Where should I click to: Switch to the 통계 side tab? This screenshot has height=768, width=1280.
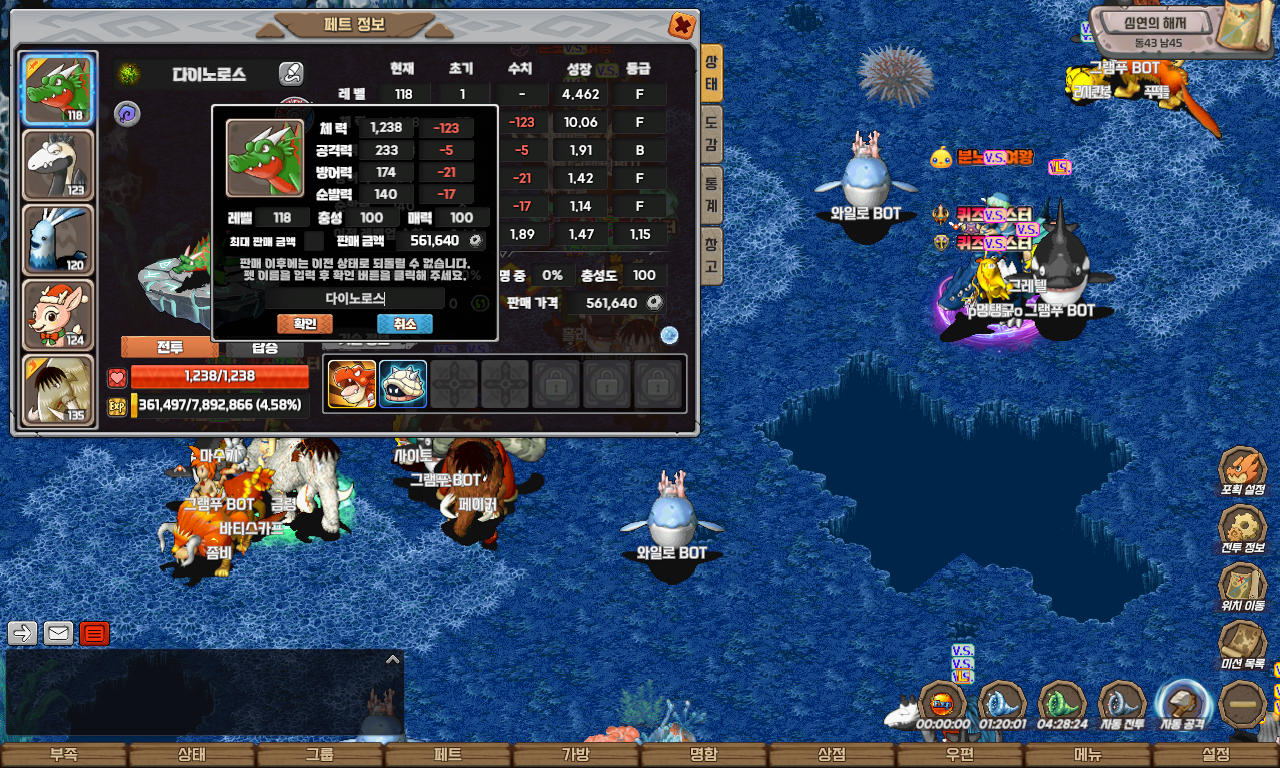pyautogui.click(x=710, y=194)
